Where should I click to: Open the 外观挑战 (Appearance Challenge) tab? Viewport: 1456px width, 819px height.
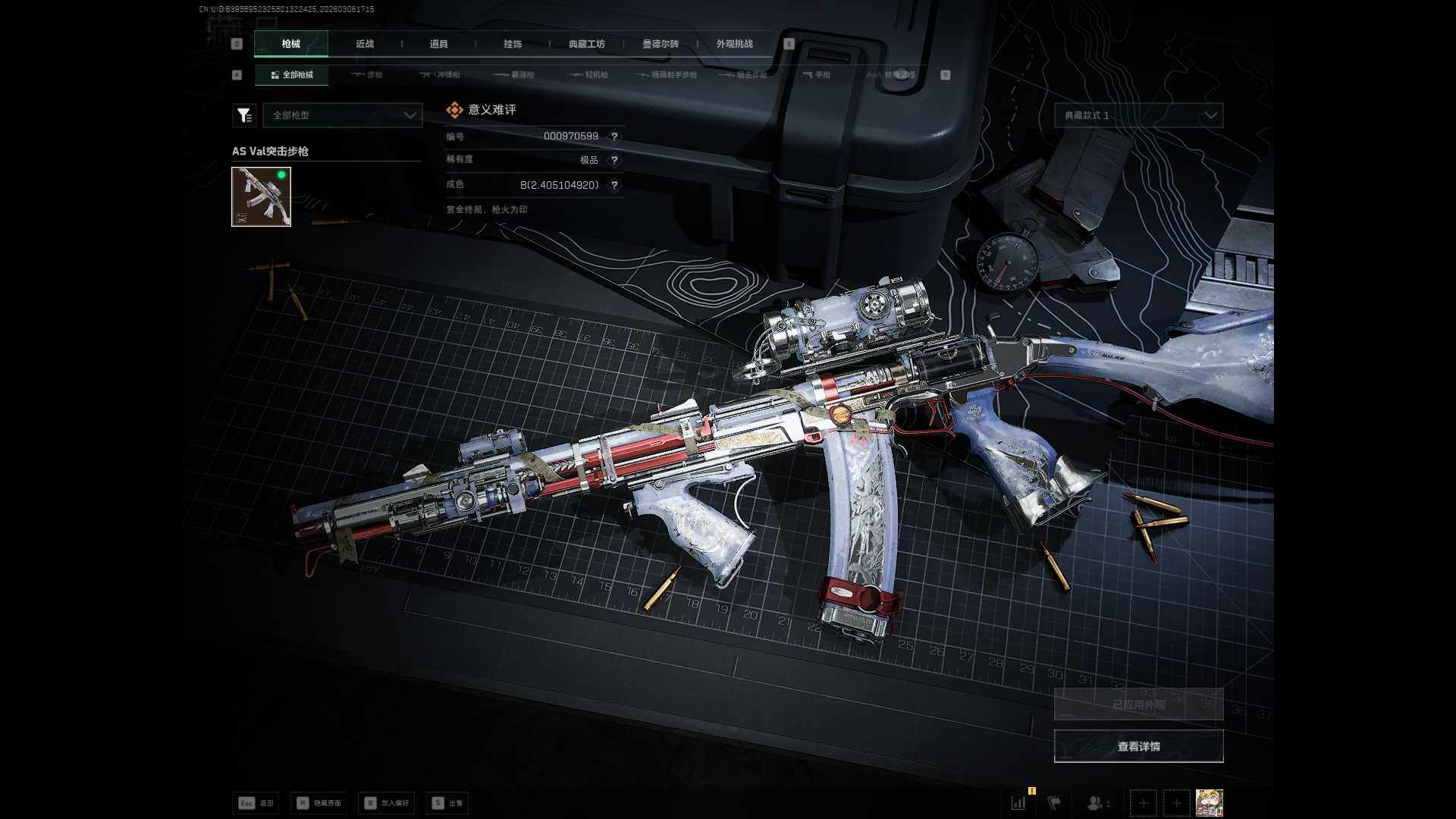coord(734,44)
